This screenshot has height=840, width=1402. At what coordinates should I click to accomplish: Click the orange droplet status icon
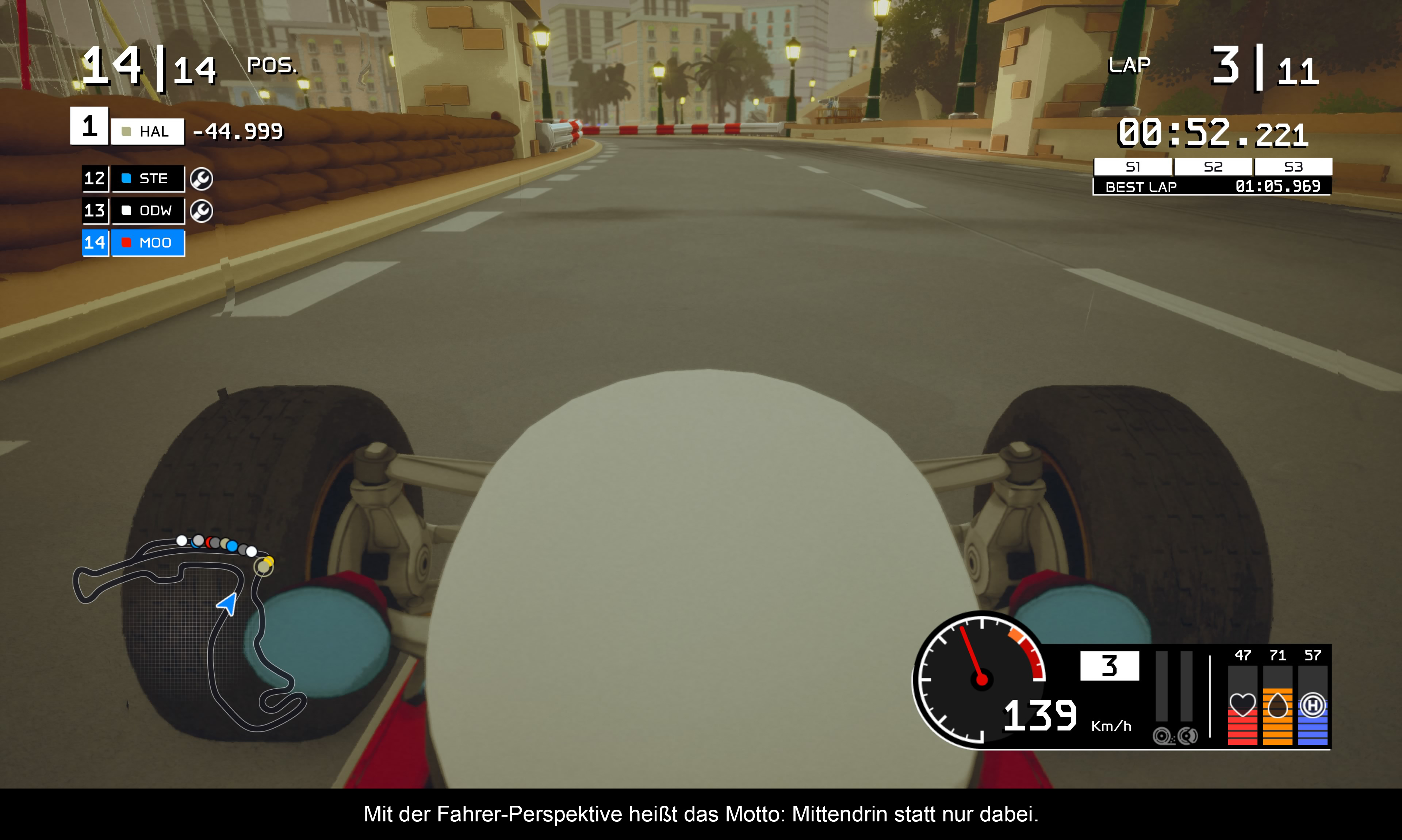click(x=1277, y=705)
